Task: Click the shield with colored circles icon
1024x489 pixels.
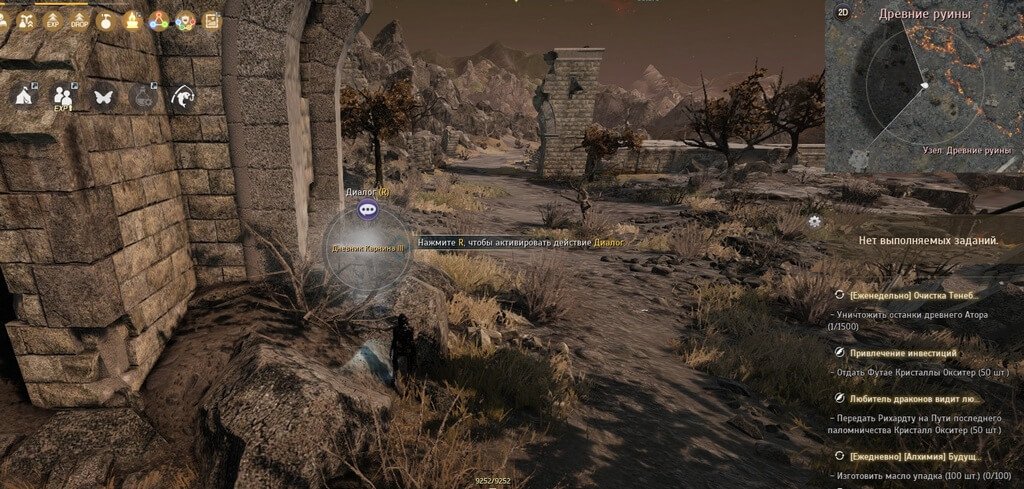Action: pyautogui.click(x=185, y=20)
